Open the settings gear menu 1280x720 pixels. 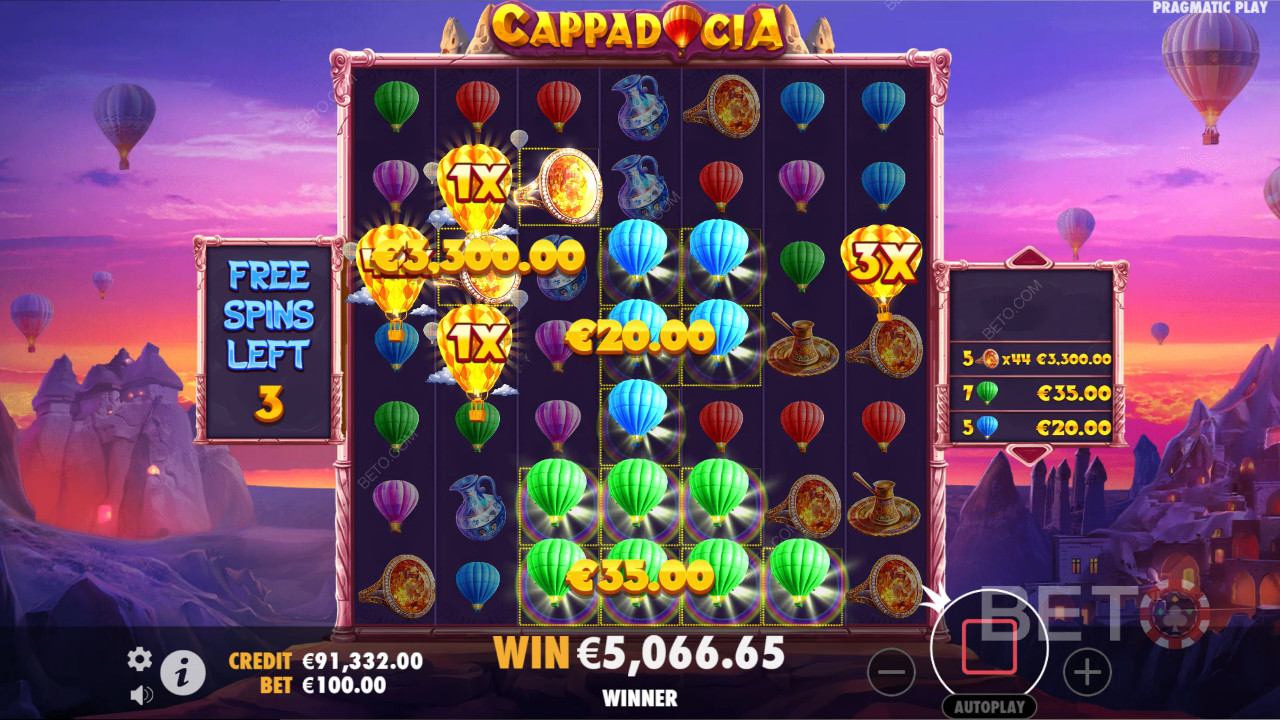(x=139, y=658)
